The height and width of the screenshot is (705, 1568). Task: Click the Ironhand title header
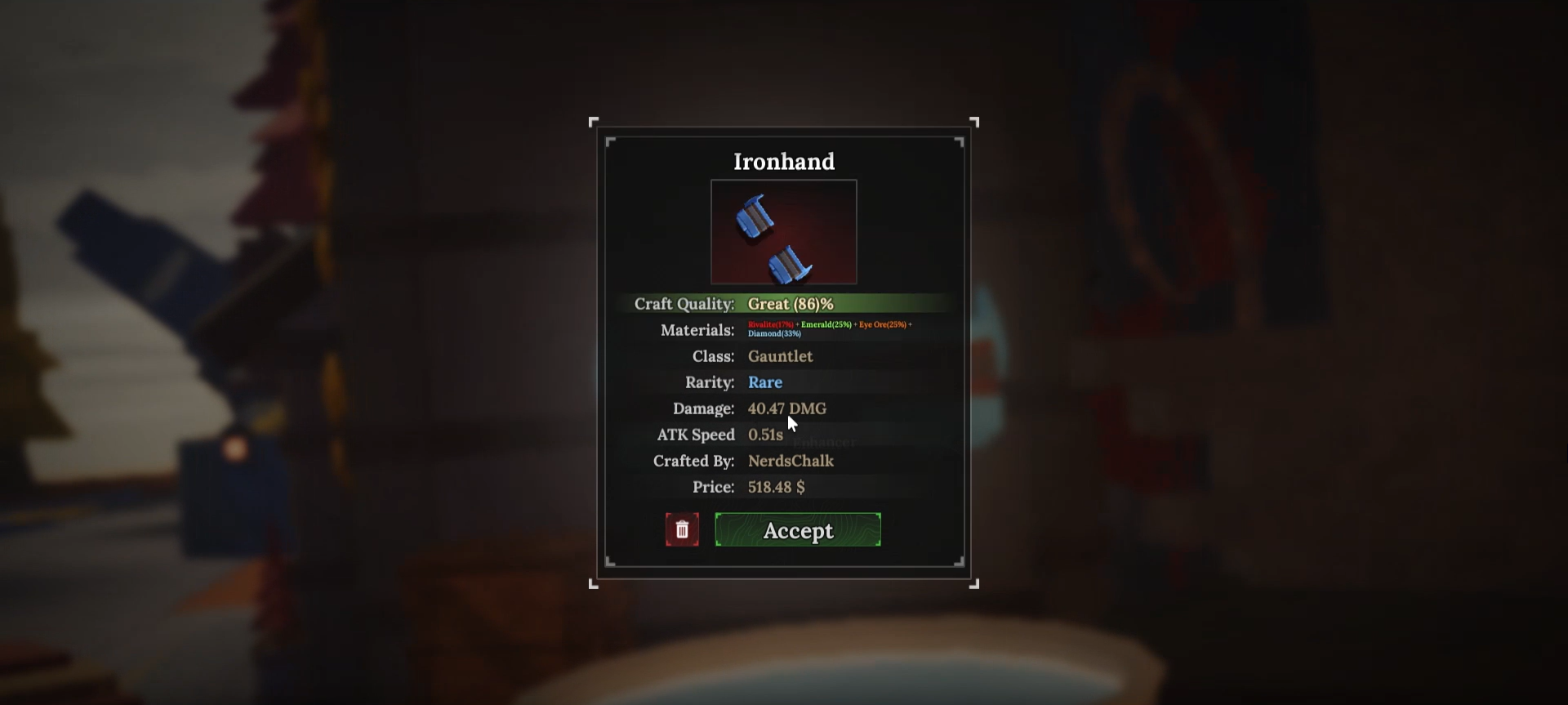783,162
